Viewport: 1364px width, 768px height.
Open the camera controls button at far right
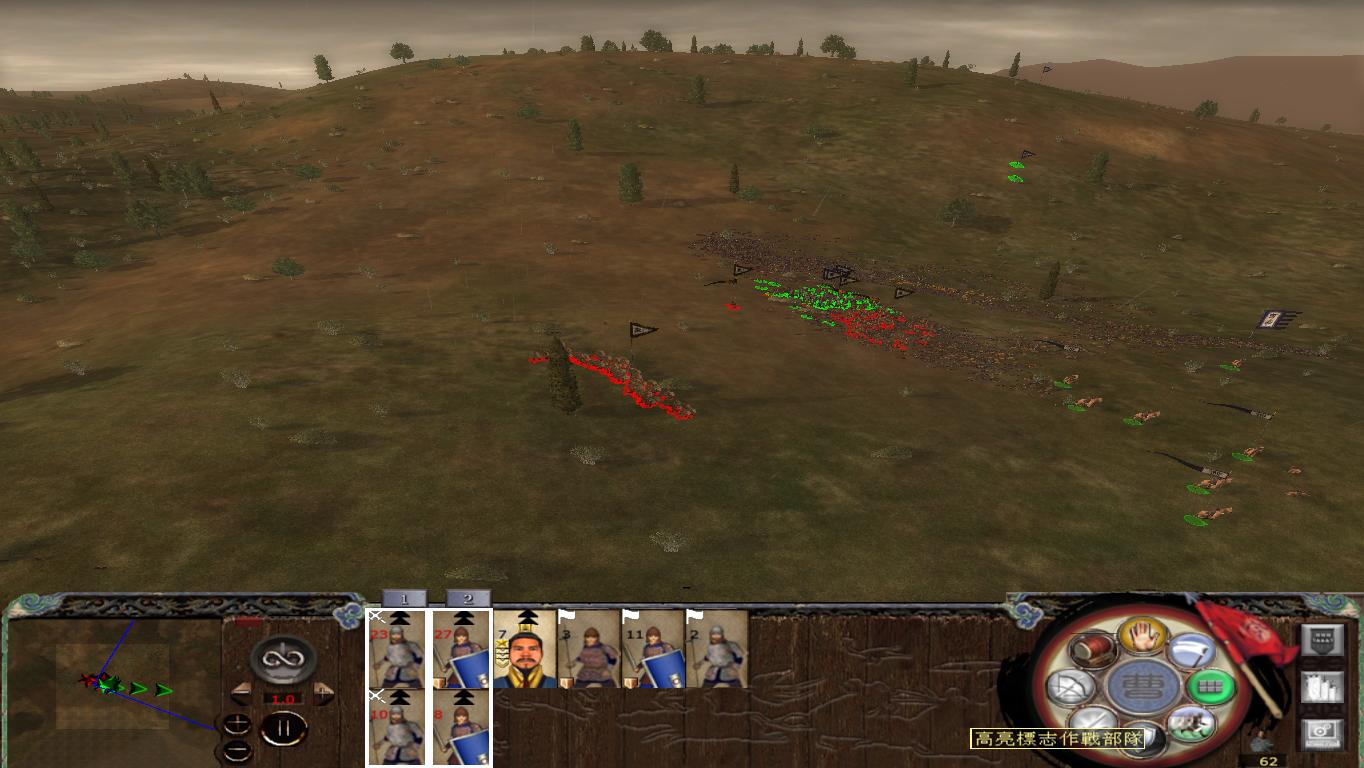point(1322,733)
